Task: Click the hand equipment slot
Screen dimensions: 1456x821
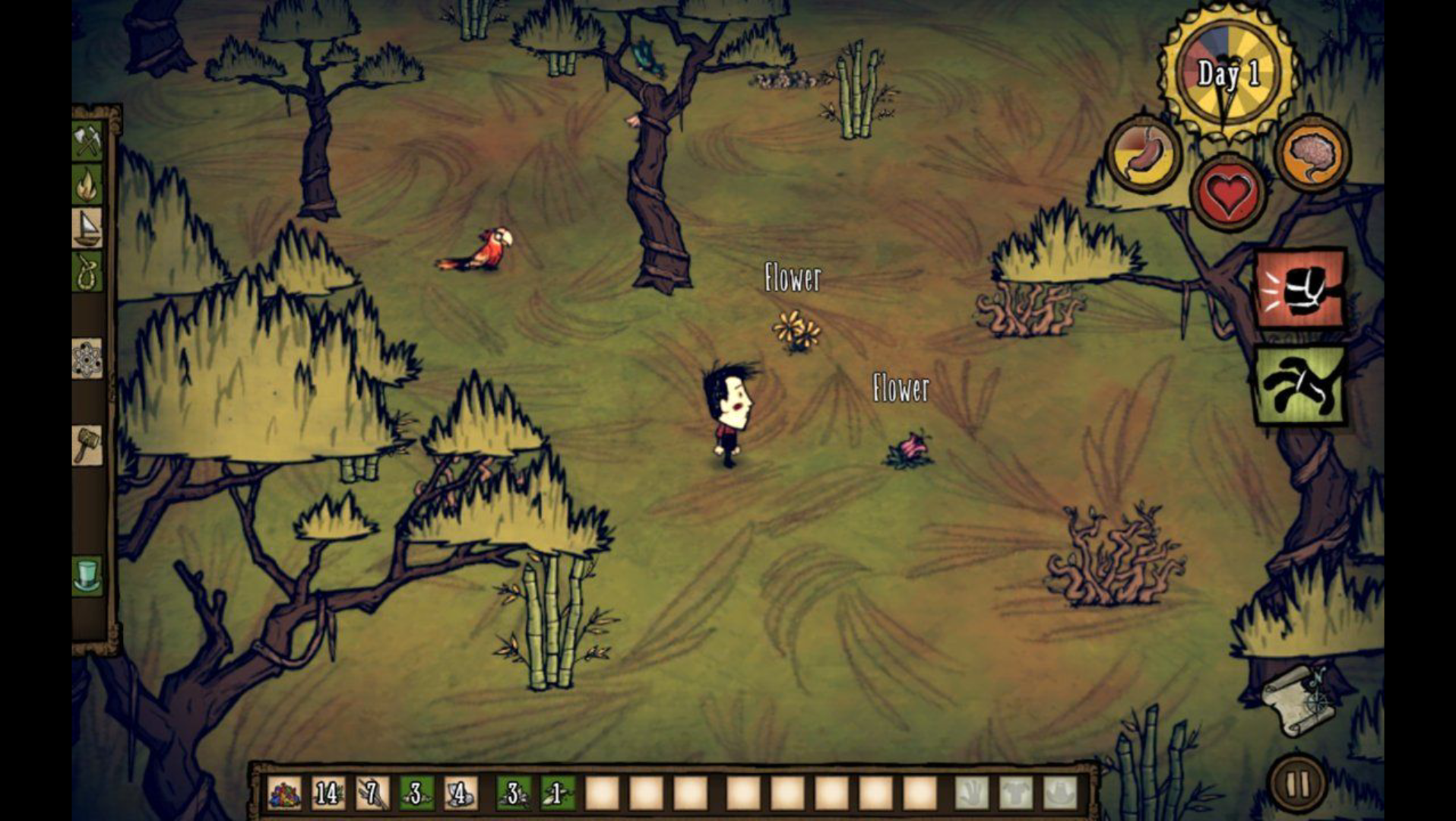Action: [972, 794]
